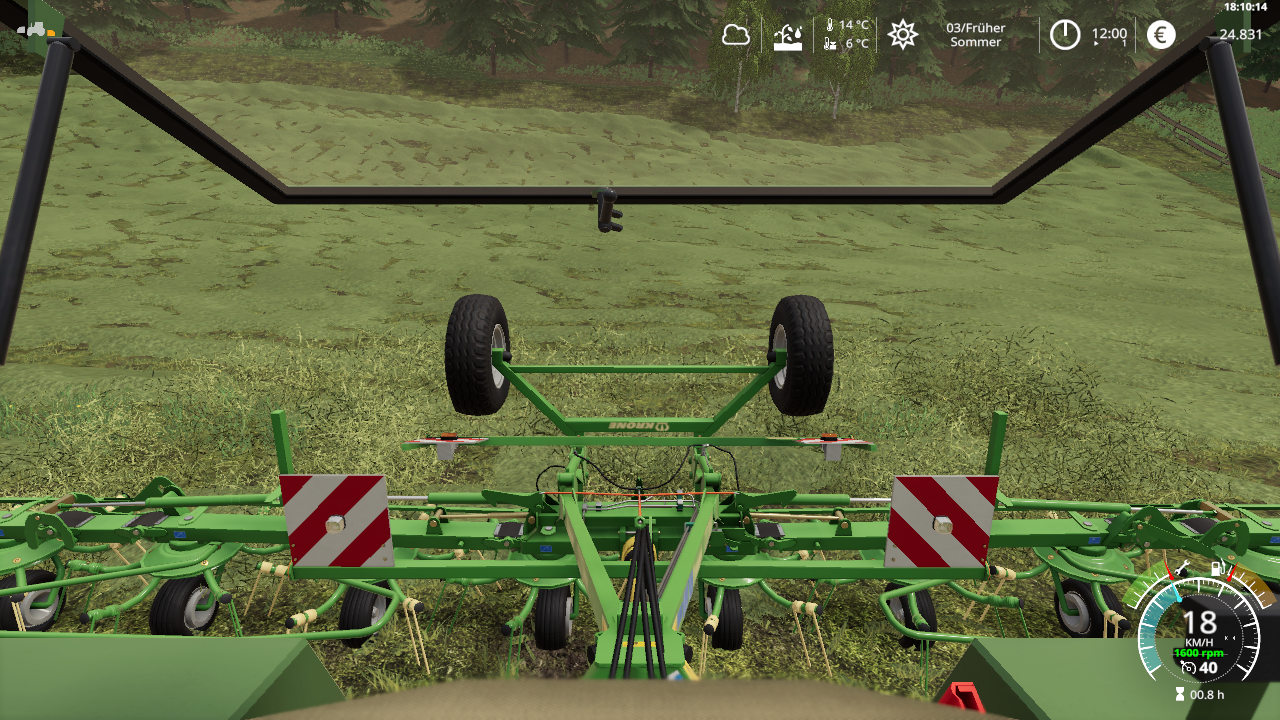Open the Euro money icon
The width and height of the screenshot is (1280, 720).
coord(1161,35)
